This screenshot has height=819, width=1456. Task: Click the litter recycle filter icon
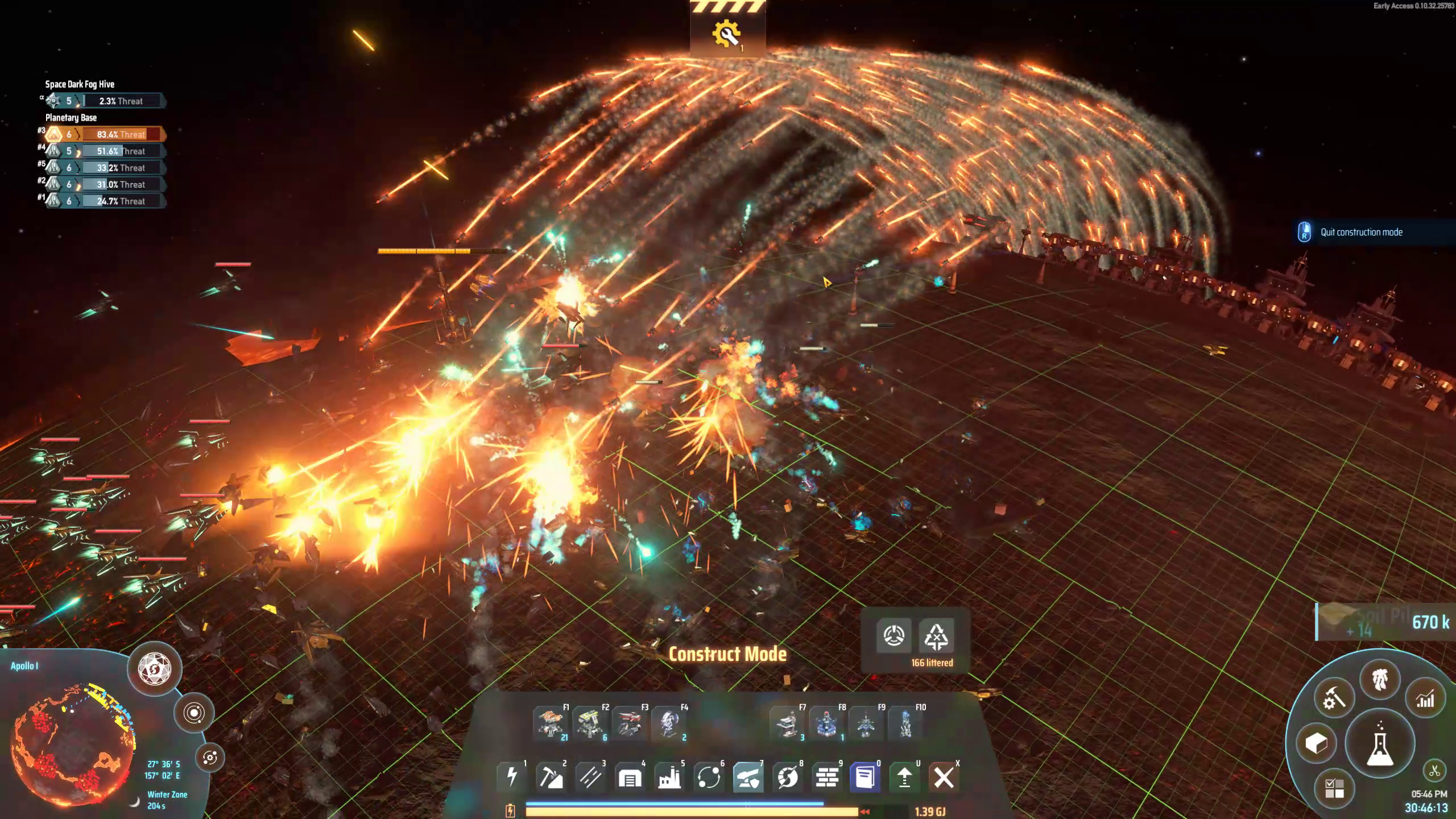click(936, 636)
